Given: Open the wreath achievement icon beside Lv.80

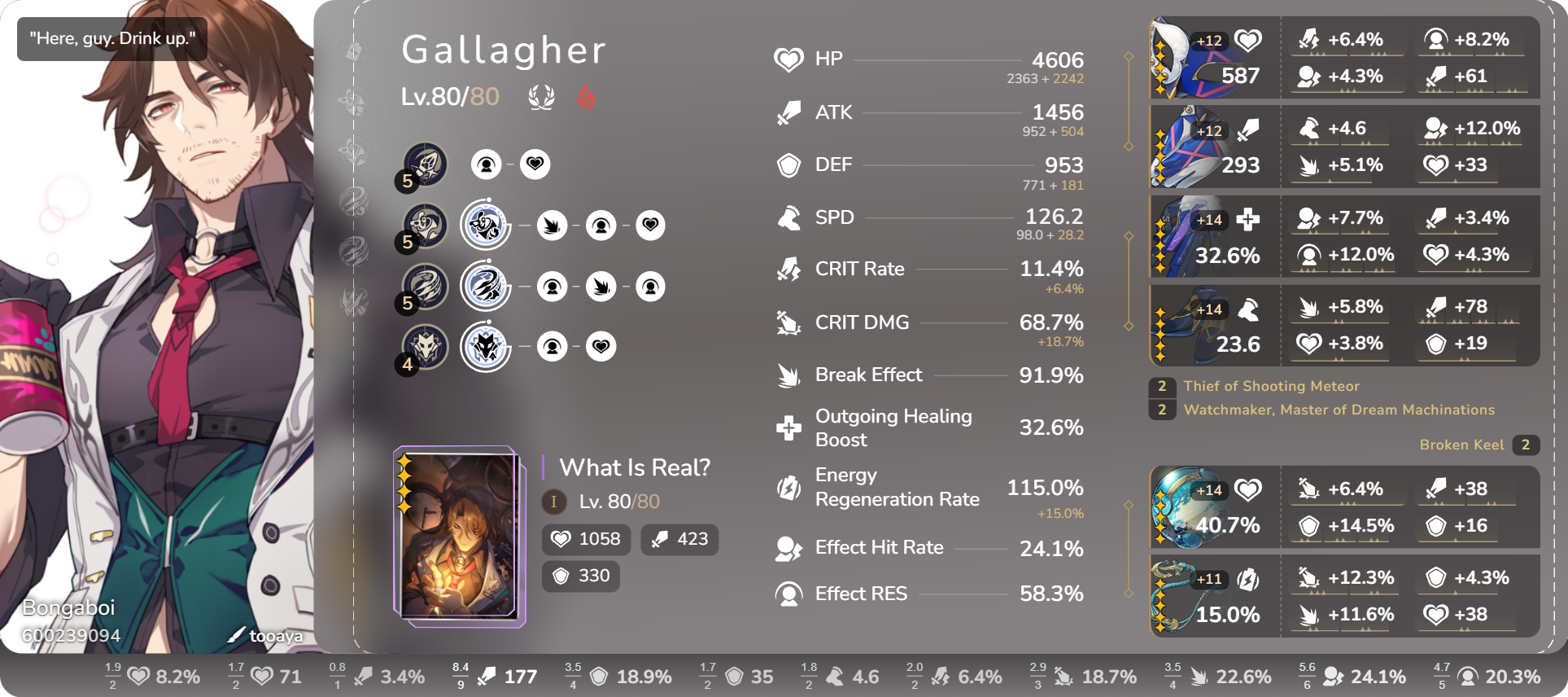Looking at the screenshot, I should (x=543, y=96).
